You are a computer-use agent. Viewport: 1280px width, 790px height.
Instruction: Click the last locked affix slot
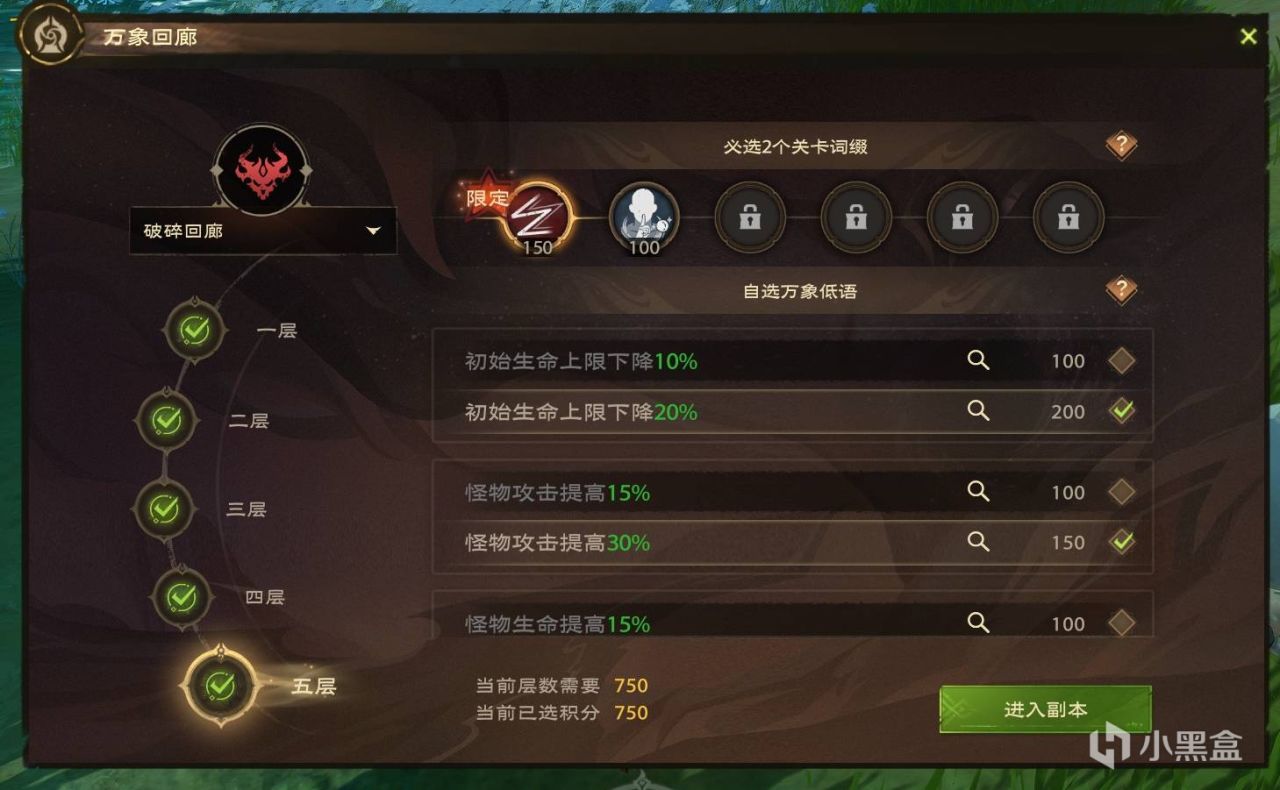point(1067,215)
